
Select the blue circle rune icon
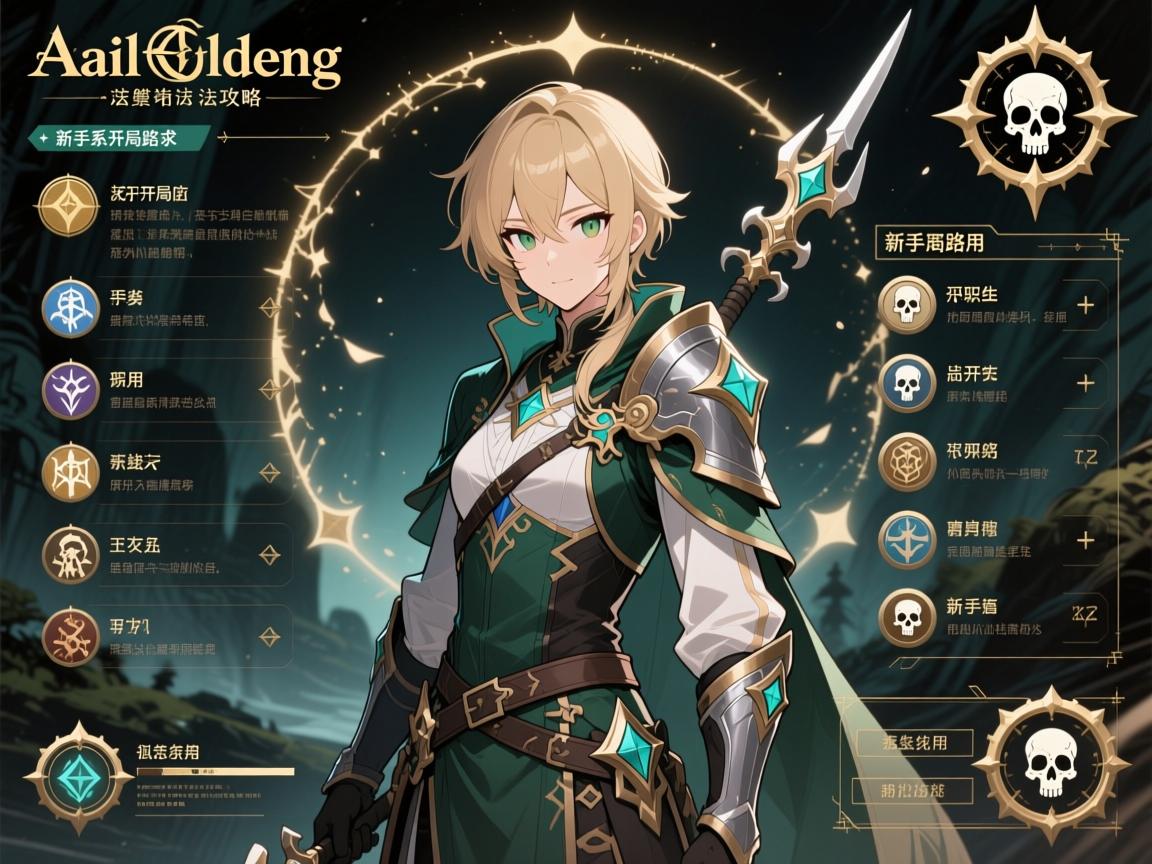(x=70, y=308)
